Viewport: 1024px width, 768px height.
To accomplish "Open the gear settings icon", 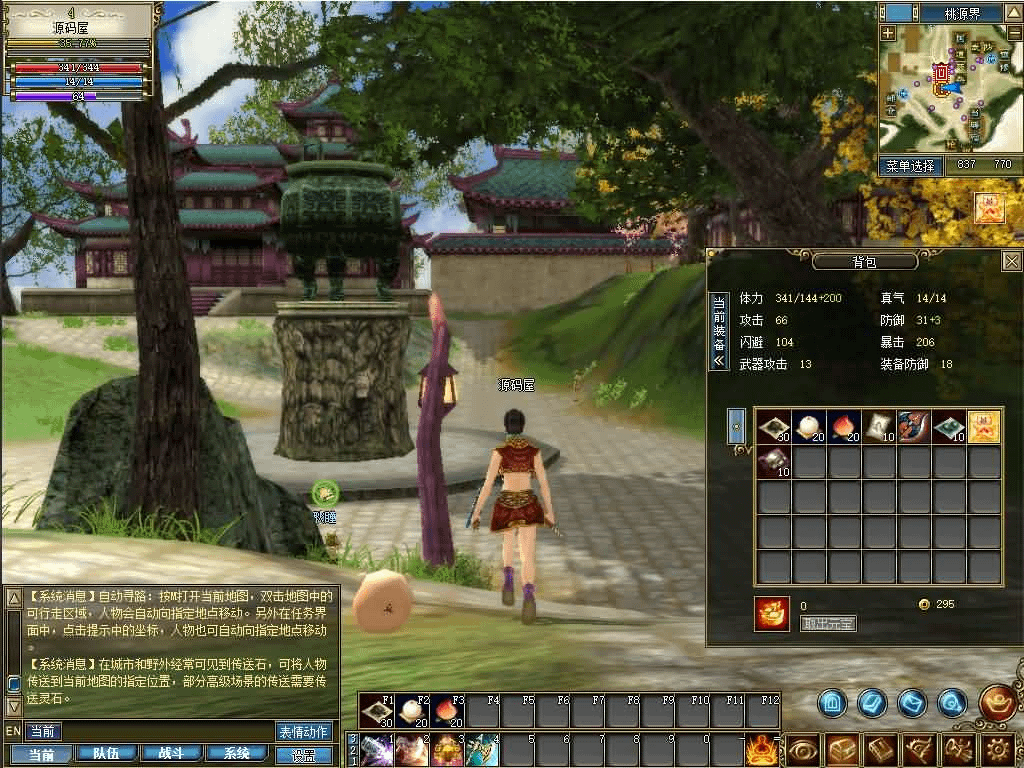I will click(997, 749).
